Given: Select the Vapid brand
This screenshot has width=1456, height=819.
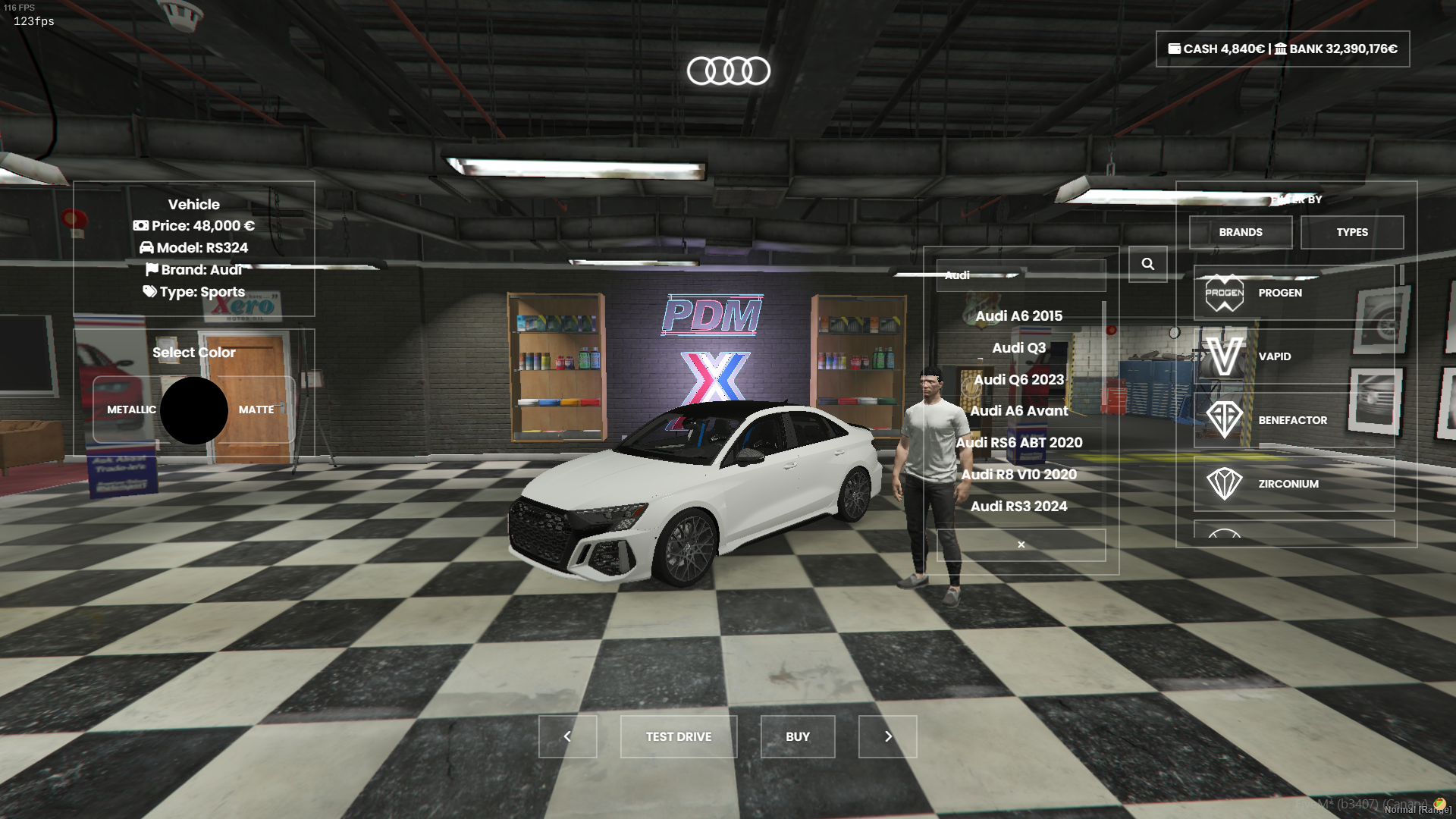Looking at the screenshot, I should (1293, 356).
